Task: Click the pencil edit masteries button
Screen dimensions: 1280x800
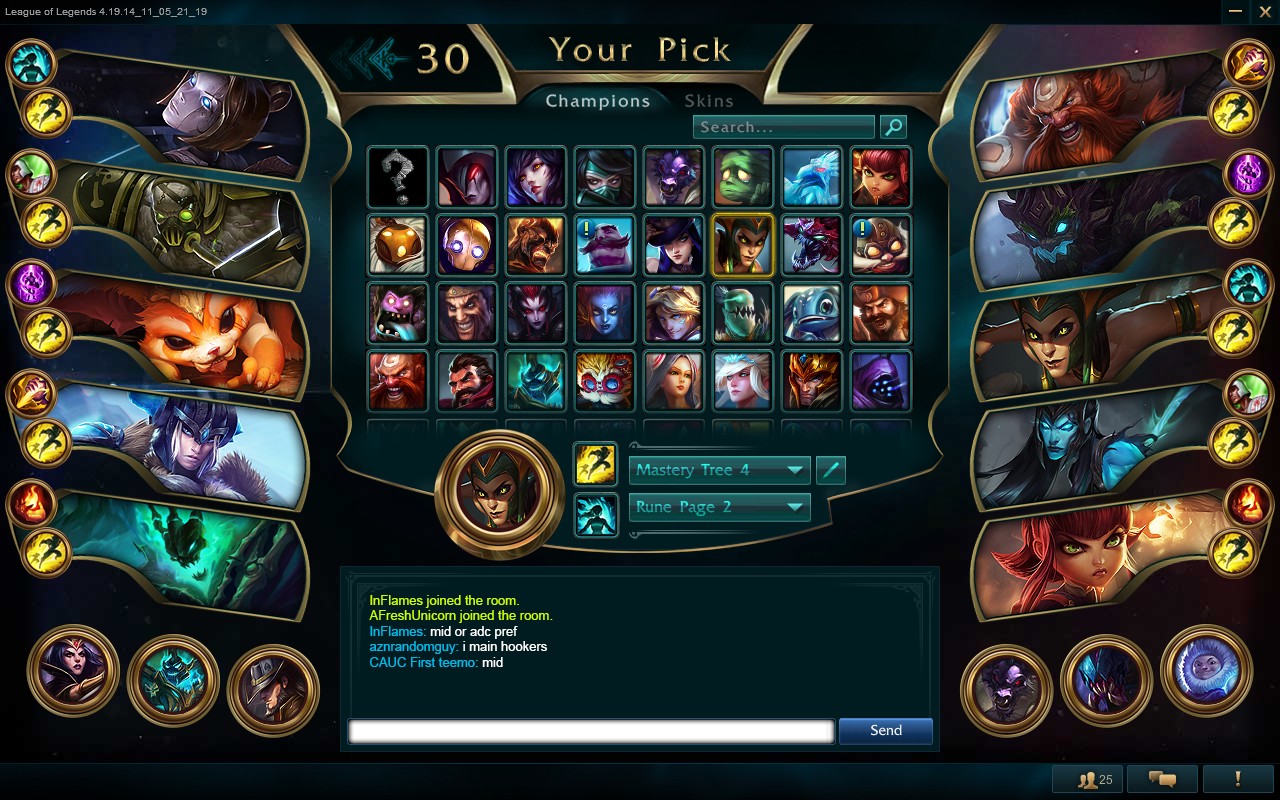Action: [x=831, y=470]
